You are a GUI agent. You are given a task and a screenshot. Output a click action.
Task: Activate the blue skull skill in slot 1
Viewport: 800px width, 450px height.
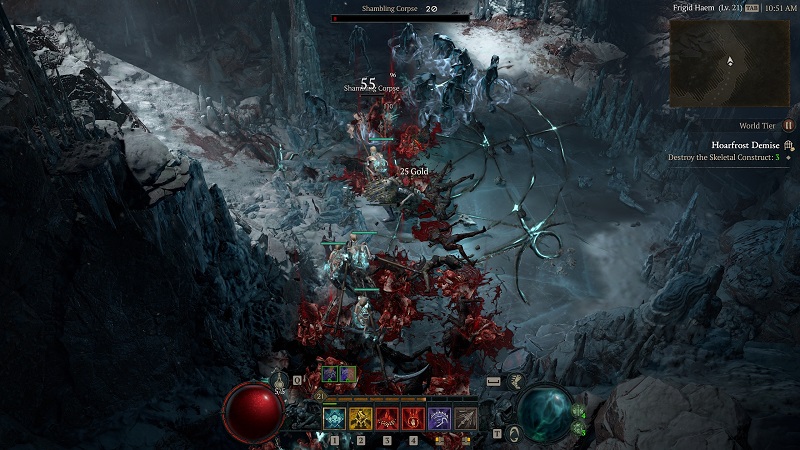[335, 418]
